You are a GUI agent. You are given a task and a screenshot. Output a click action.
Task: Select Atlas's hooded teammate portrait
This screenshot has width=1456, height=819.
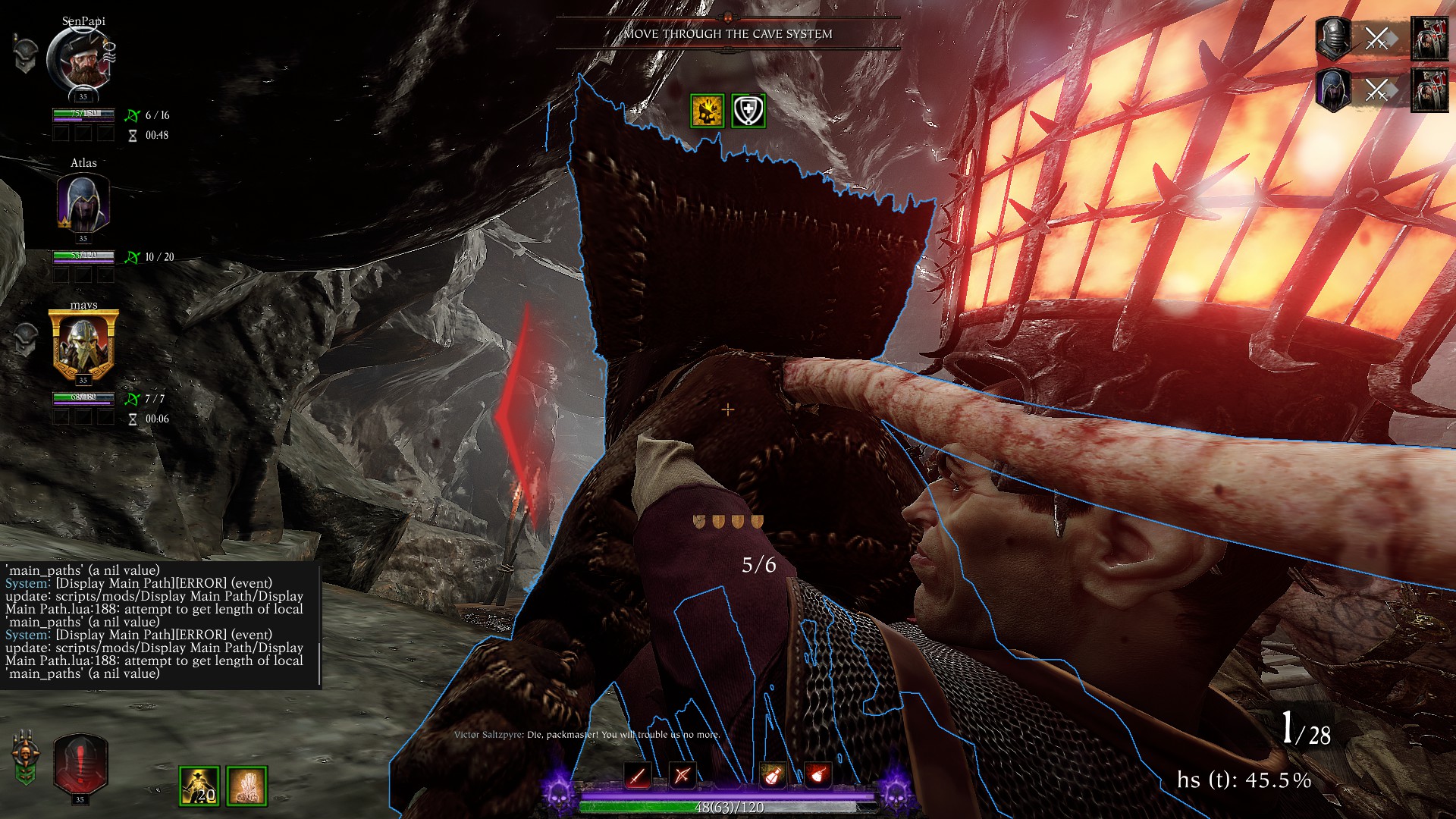pos(83,202)
